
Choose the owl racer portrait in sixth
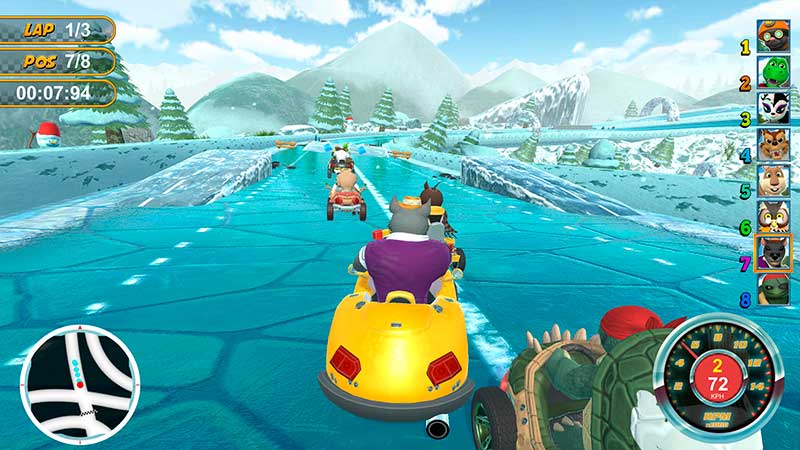(773, 217)
